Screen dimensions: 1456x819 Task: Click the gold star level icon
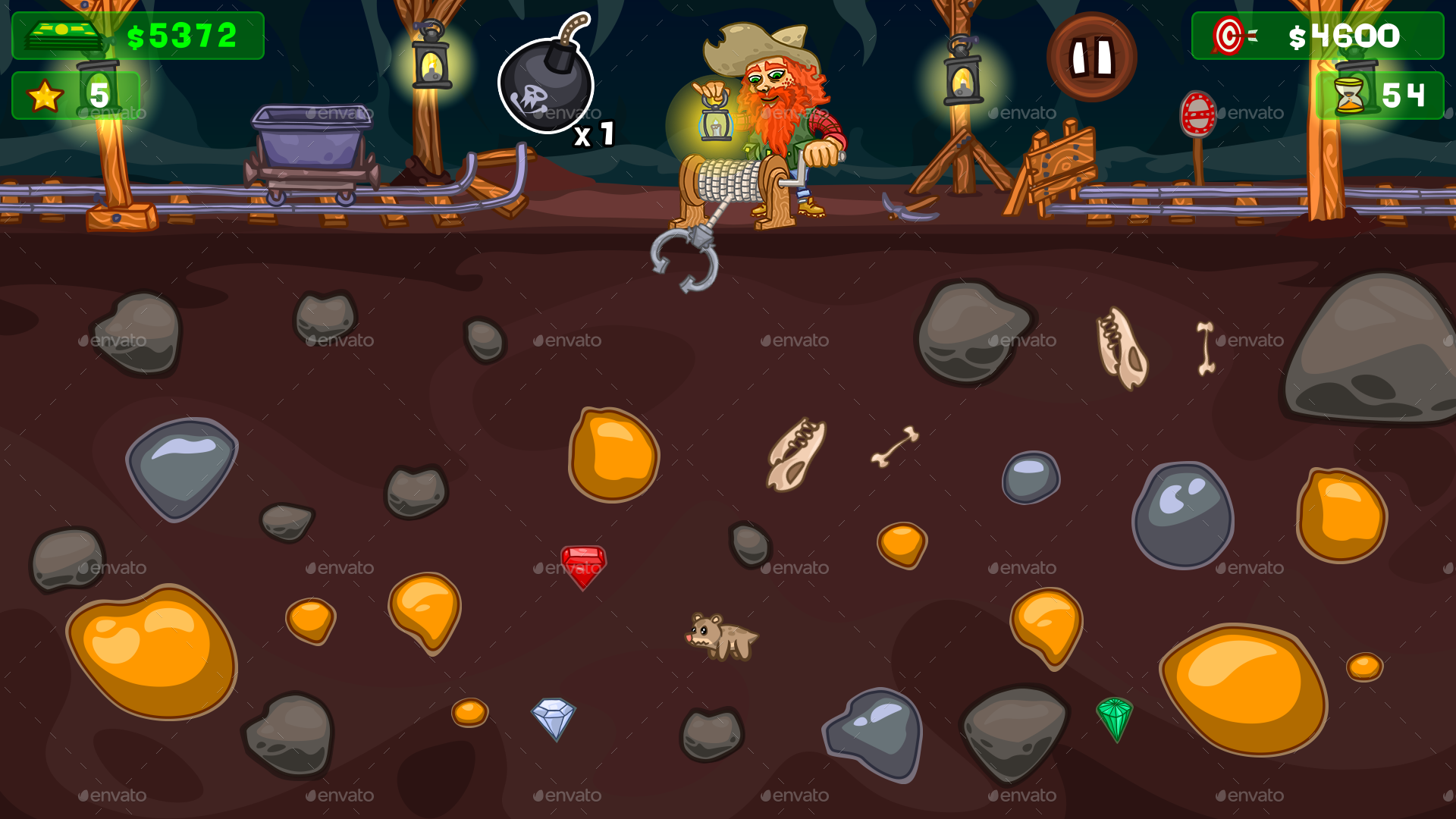point(43,94)
